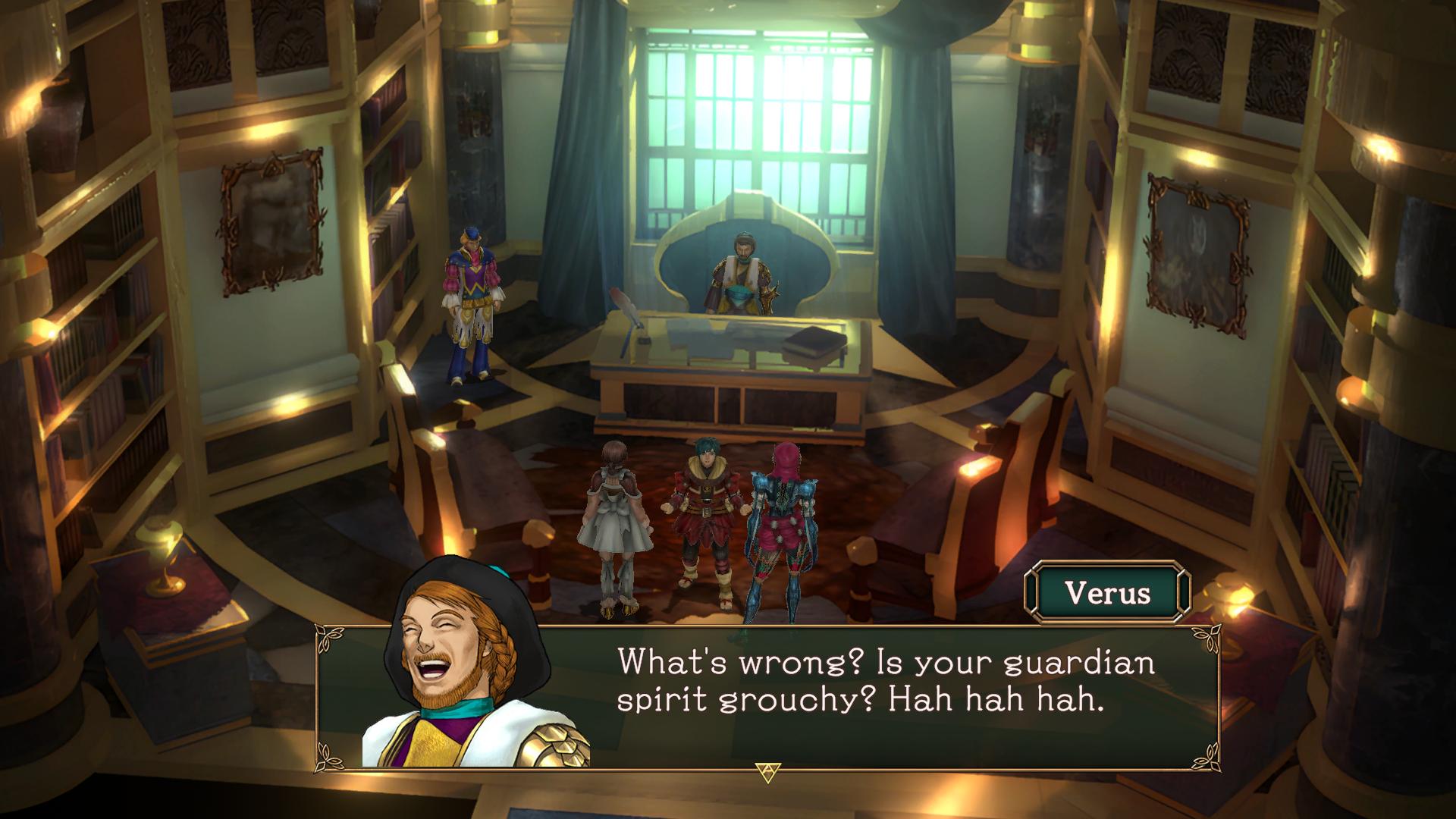
Task: Advance dialogue with the continue arrow
Action: coord(767,772)
